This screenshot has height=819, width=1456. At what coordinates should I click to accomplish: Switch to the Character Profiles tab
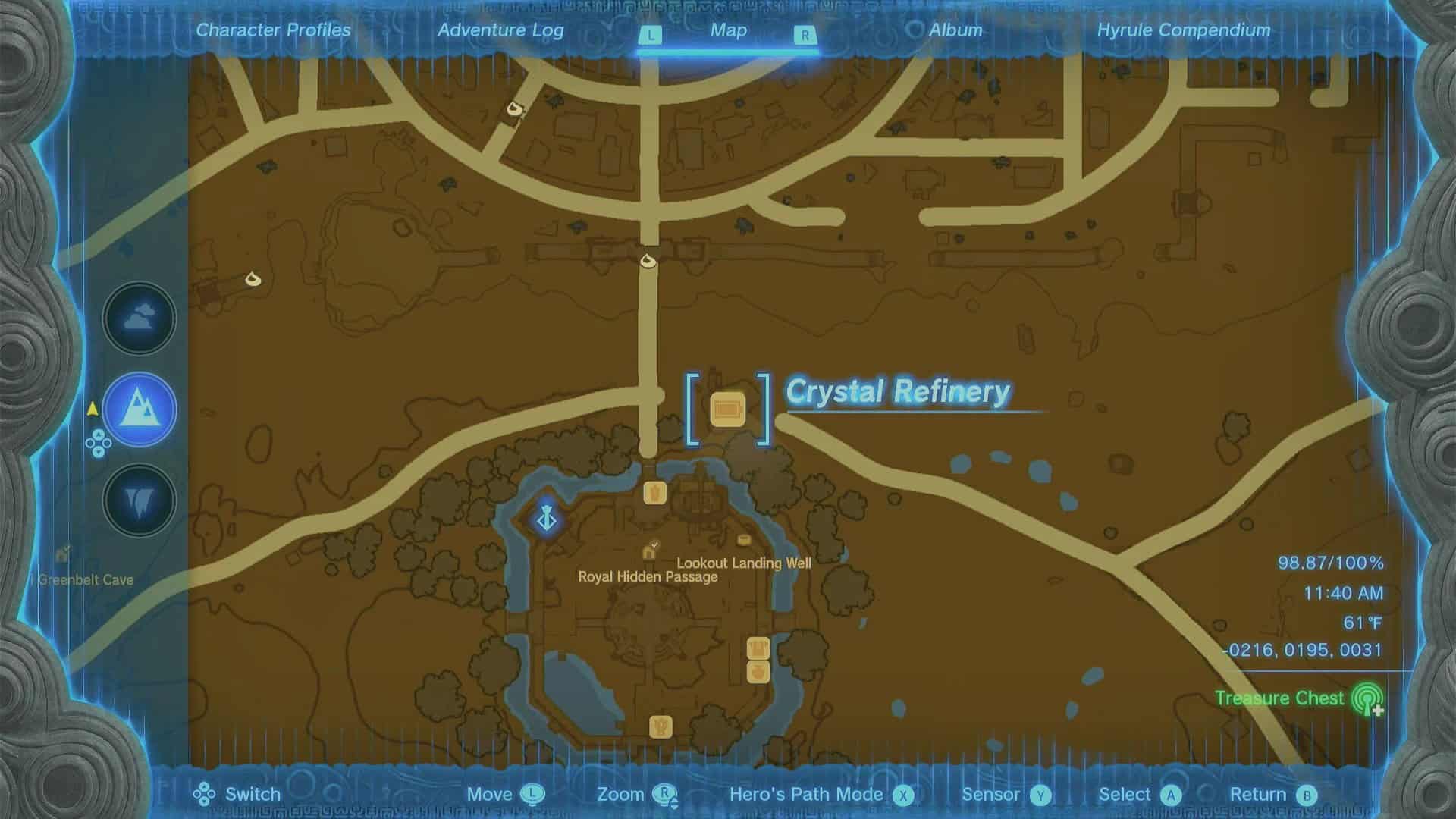point(273,30)
